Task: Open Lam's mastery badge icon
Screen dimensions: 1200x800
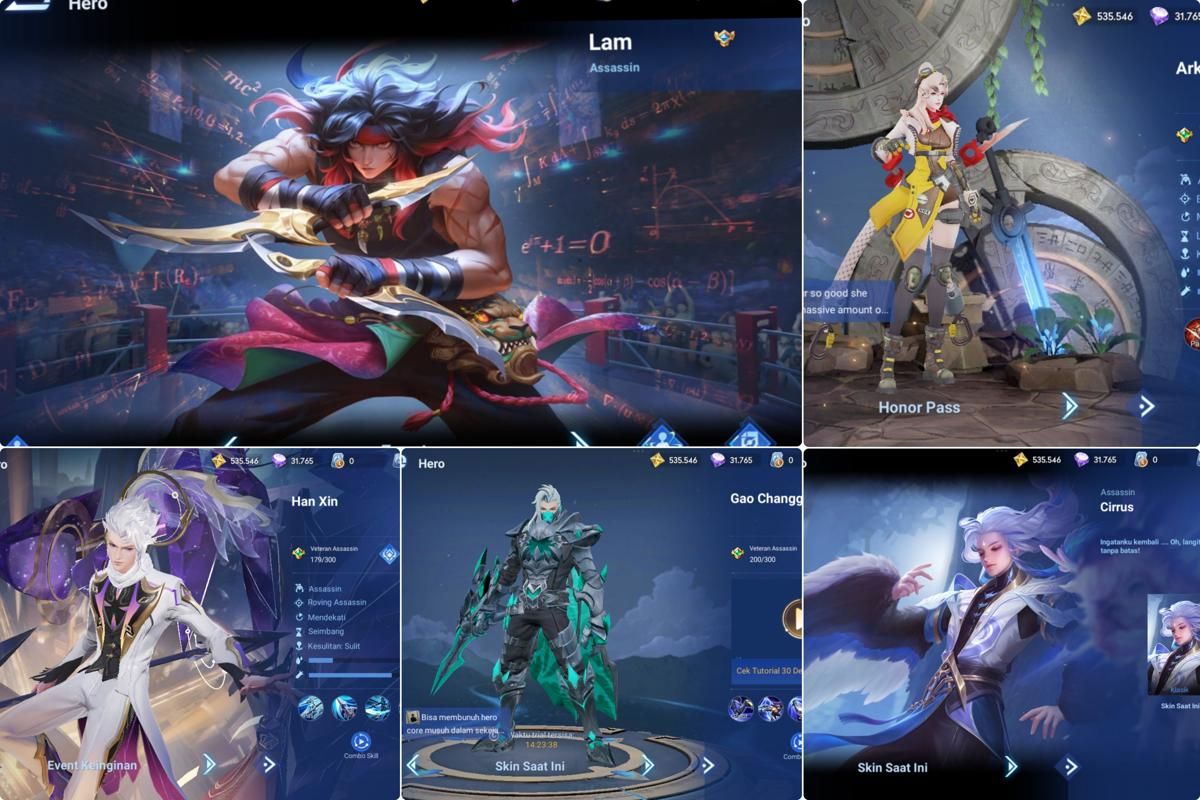Action: [x=726, y=39]
